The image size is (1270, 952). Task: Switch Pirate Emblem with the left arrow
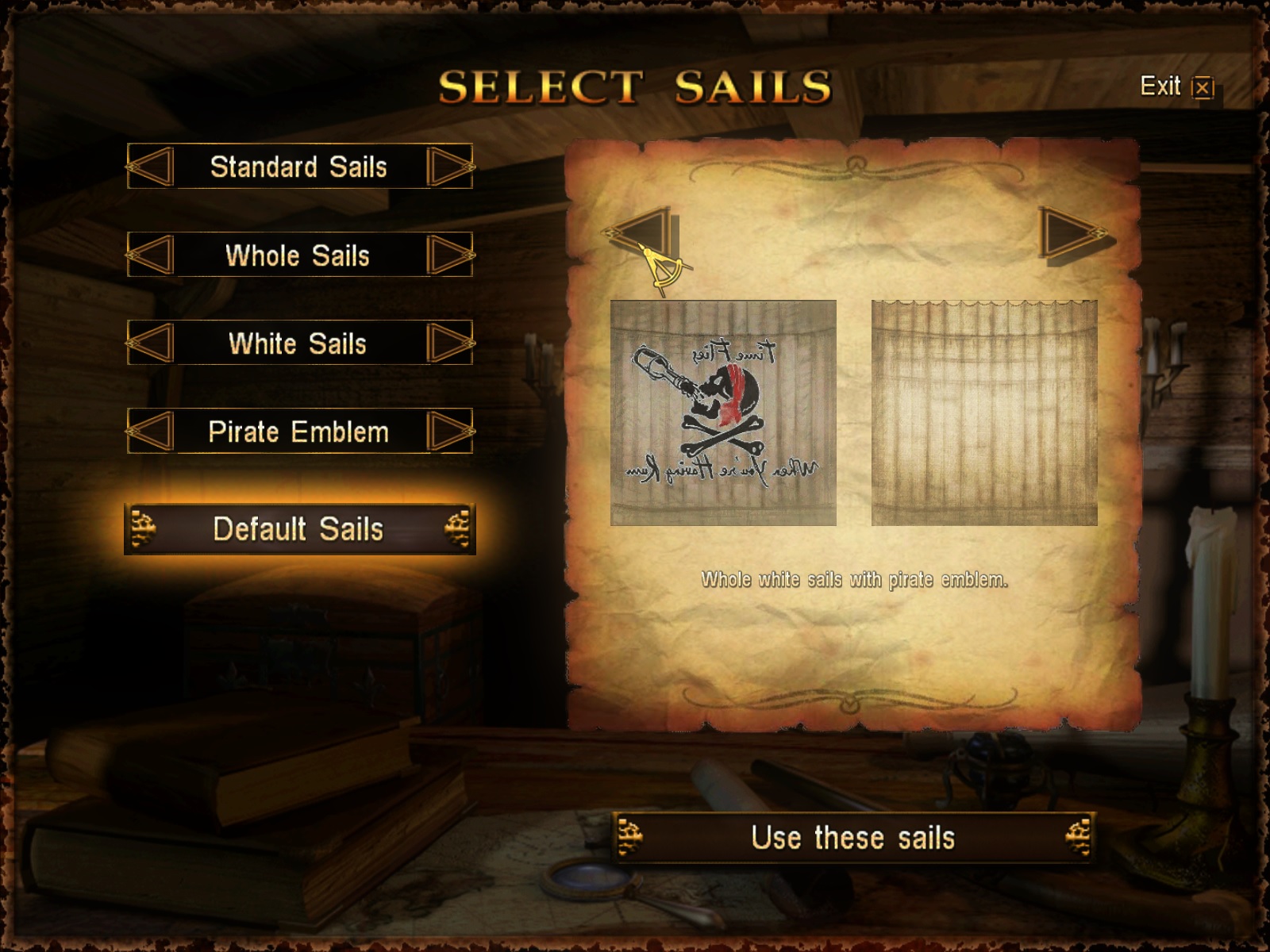pos(151,432)
